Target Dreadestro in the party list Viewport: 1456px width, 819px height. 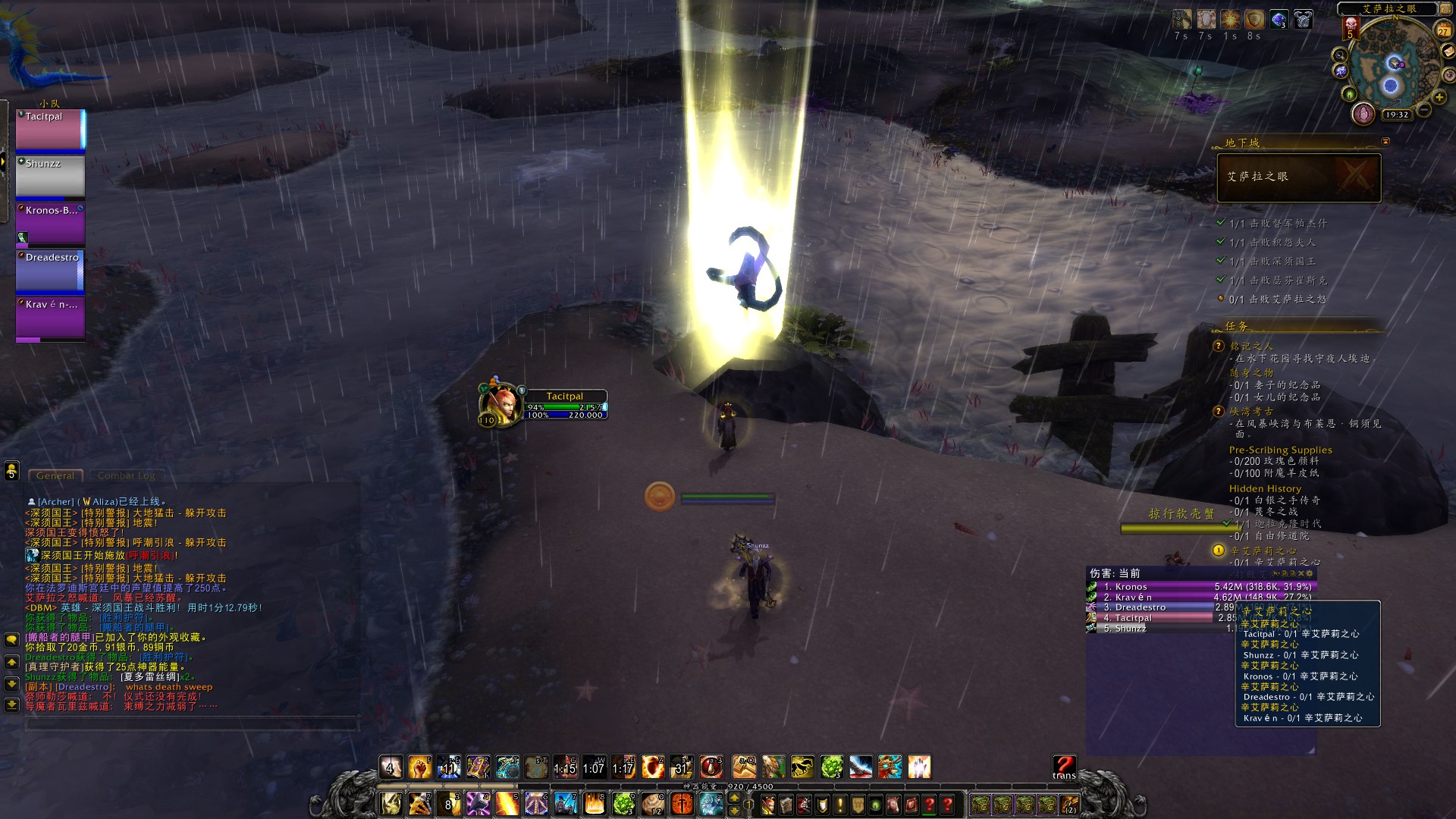(50, 270)
